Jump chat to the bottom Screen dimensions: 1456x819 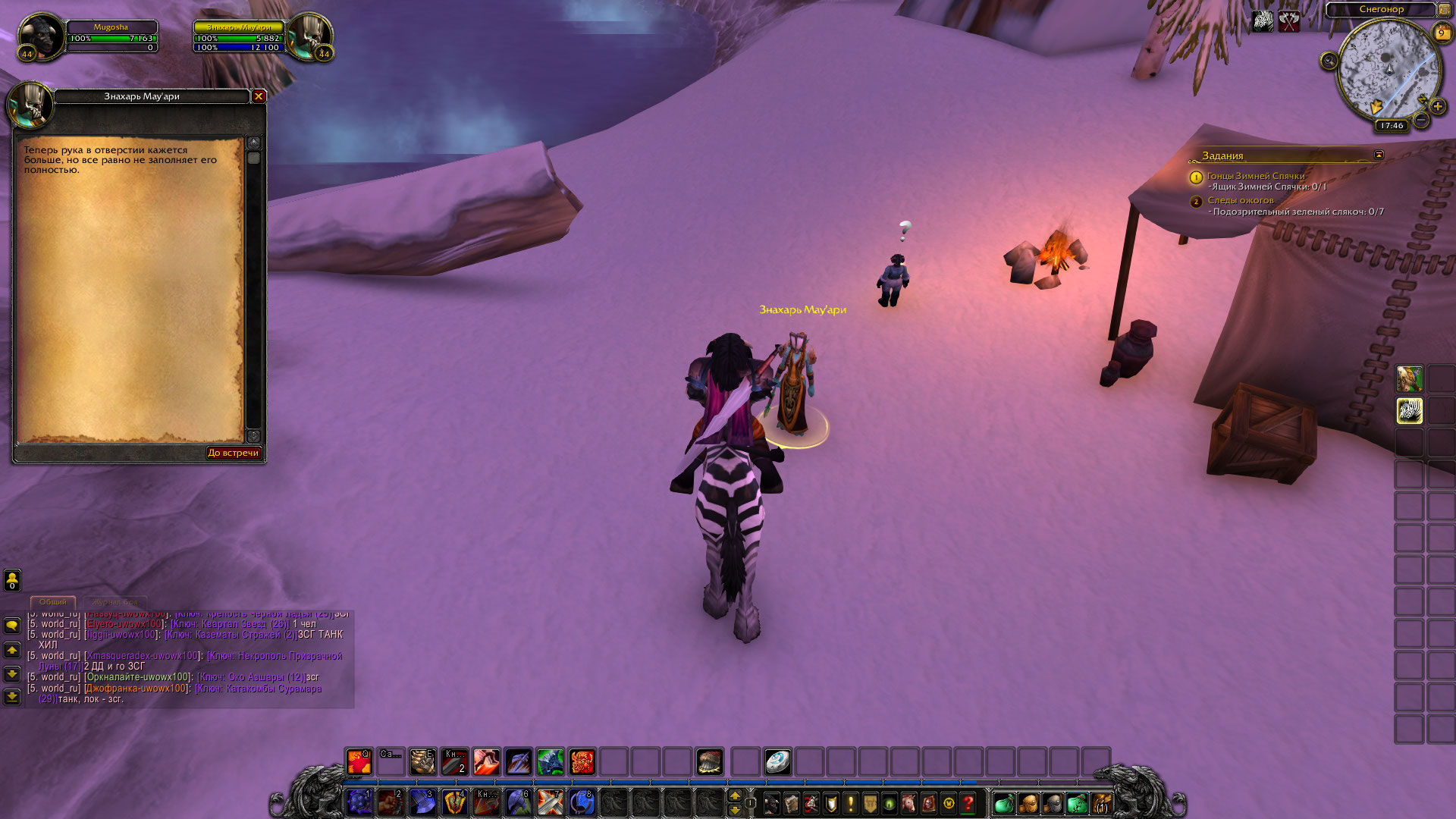point(12,696)
